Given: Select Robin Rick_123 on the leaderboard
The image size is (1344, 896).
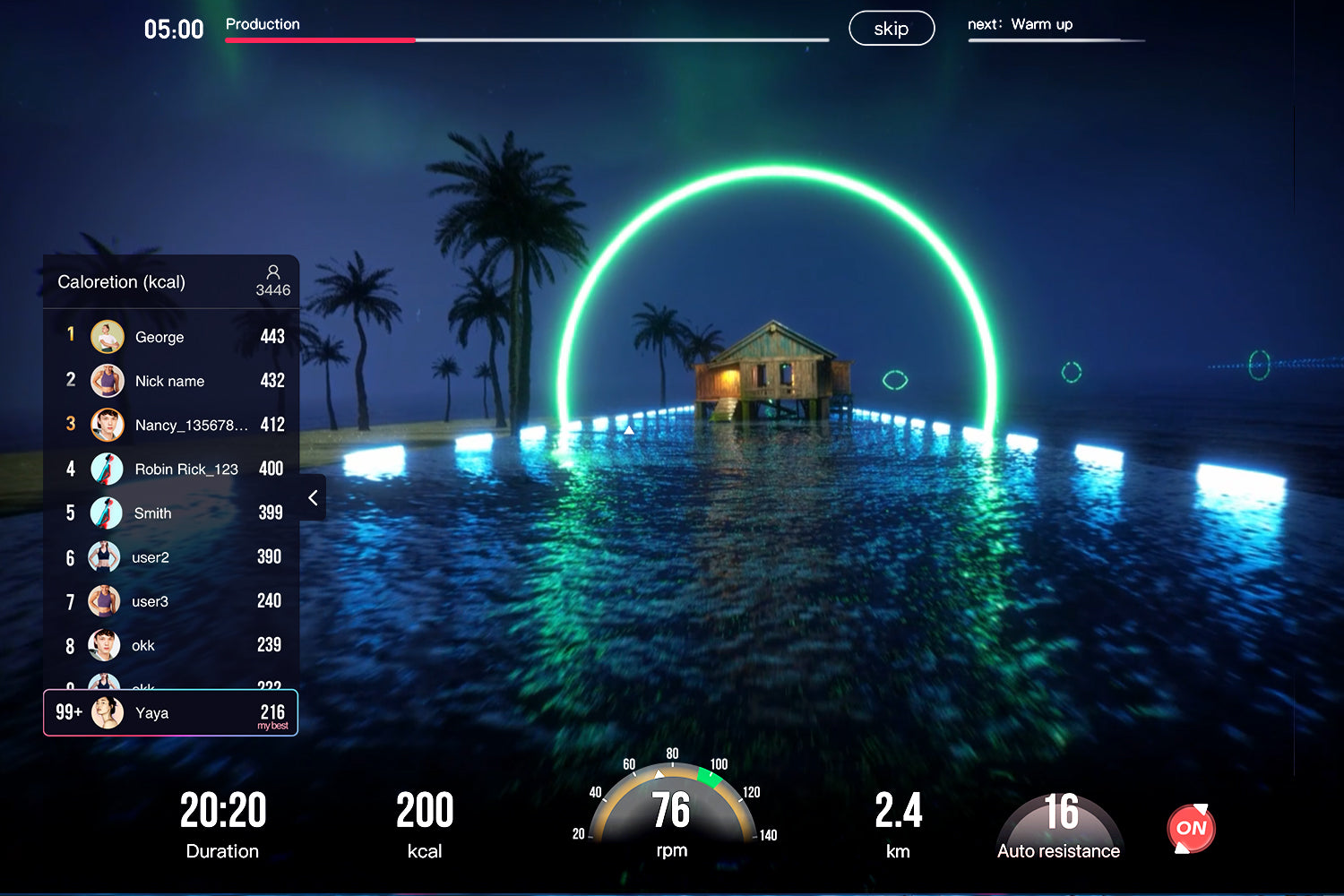Looking at the screenshot, I should pyautogui.click(x=170, y=469).
